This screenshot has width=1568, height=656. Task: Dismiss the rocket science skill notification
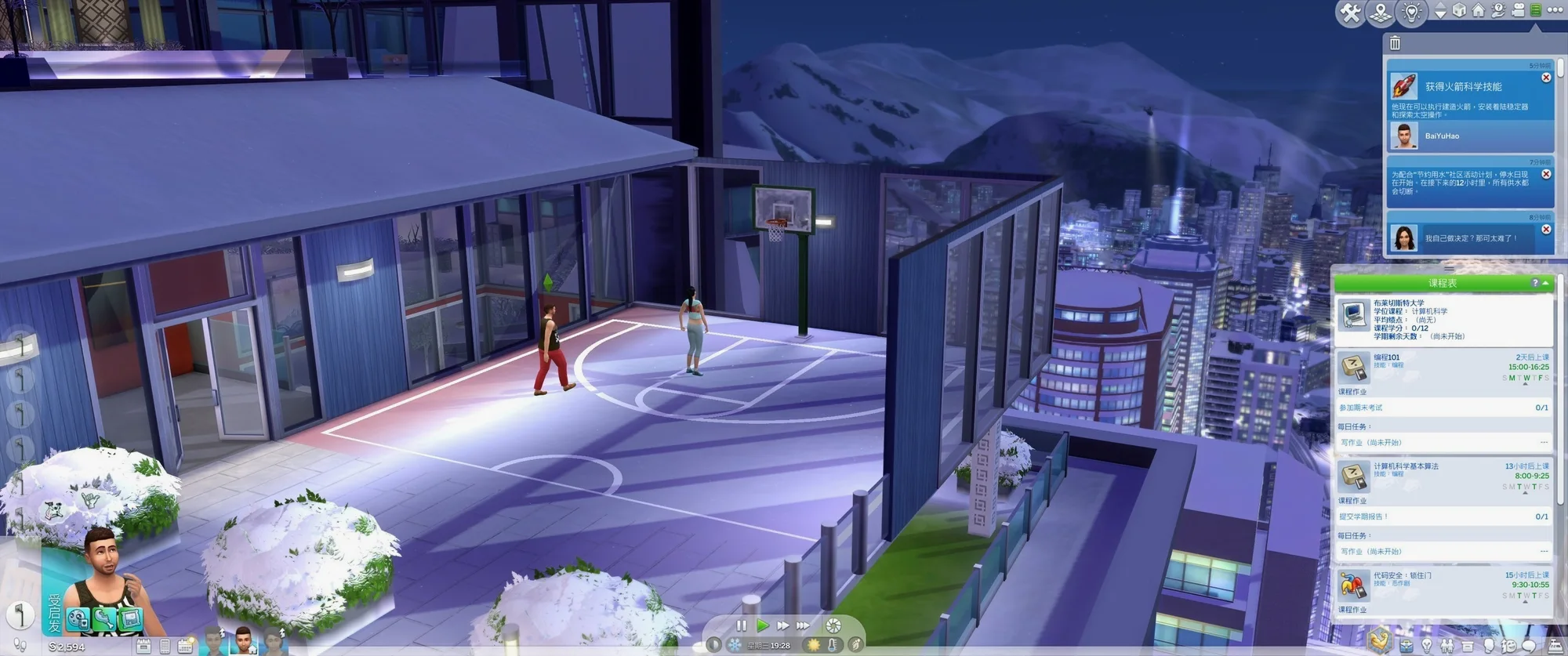point(1546,78)
